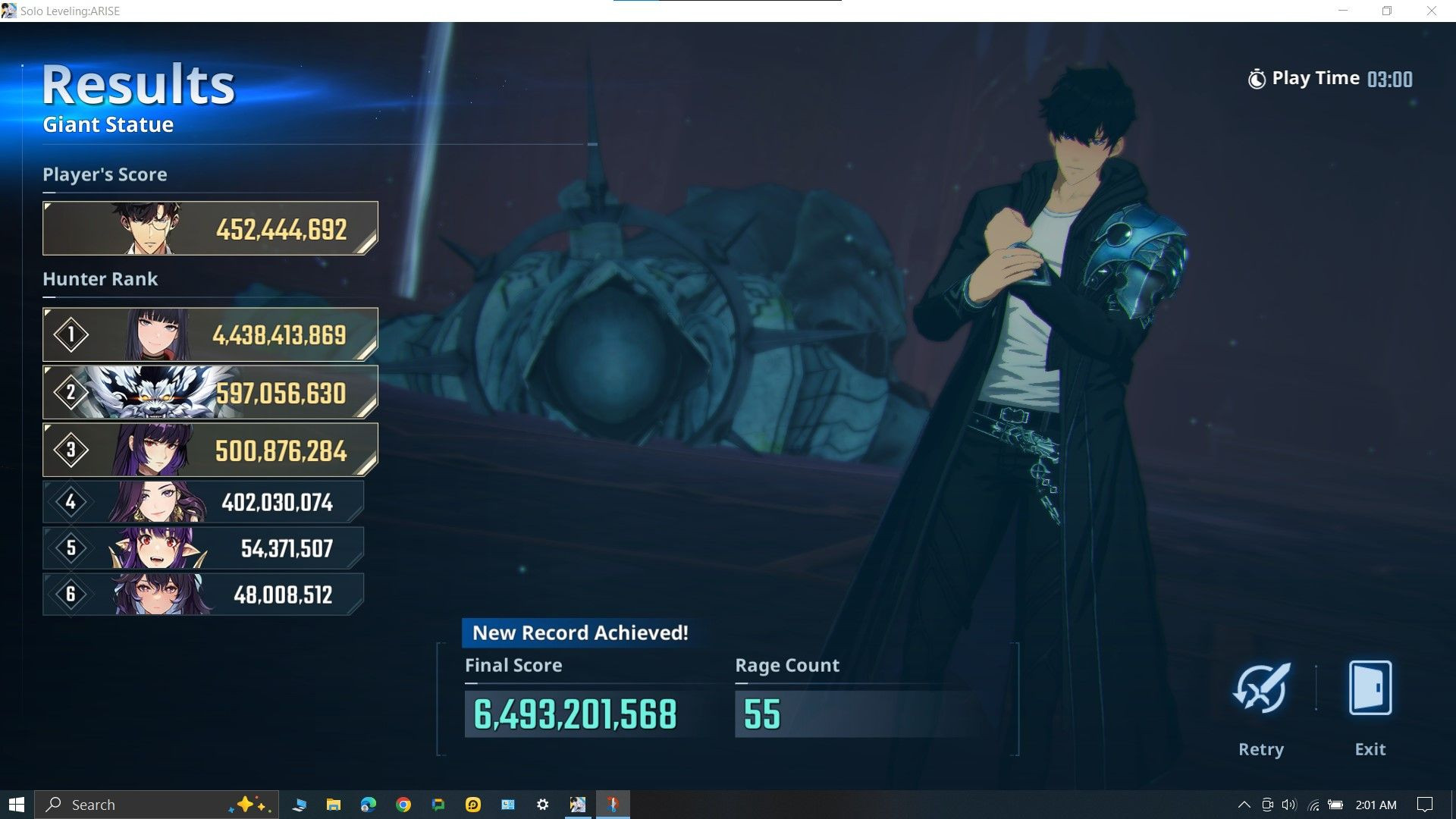
Task: Open the rank 3 hunter score row
Action: tap(210, 450)
